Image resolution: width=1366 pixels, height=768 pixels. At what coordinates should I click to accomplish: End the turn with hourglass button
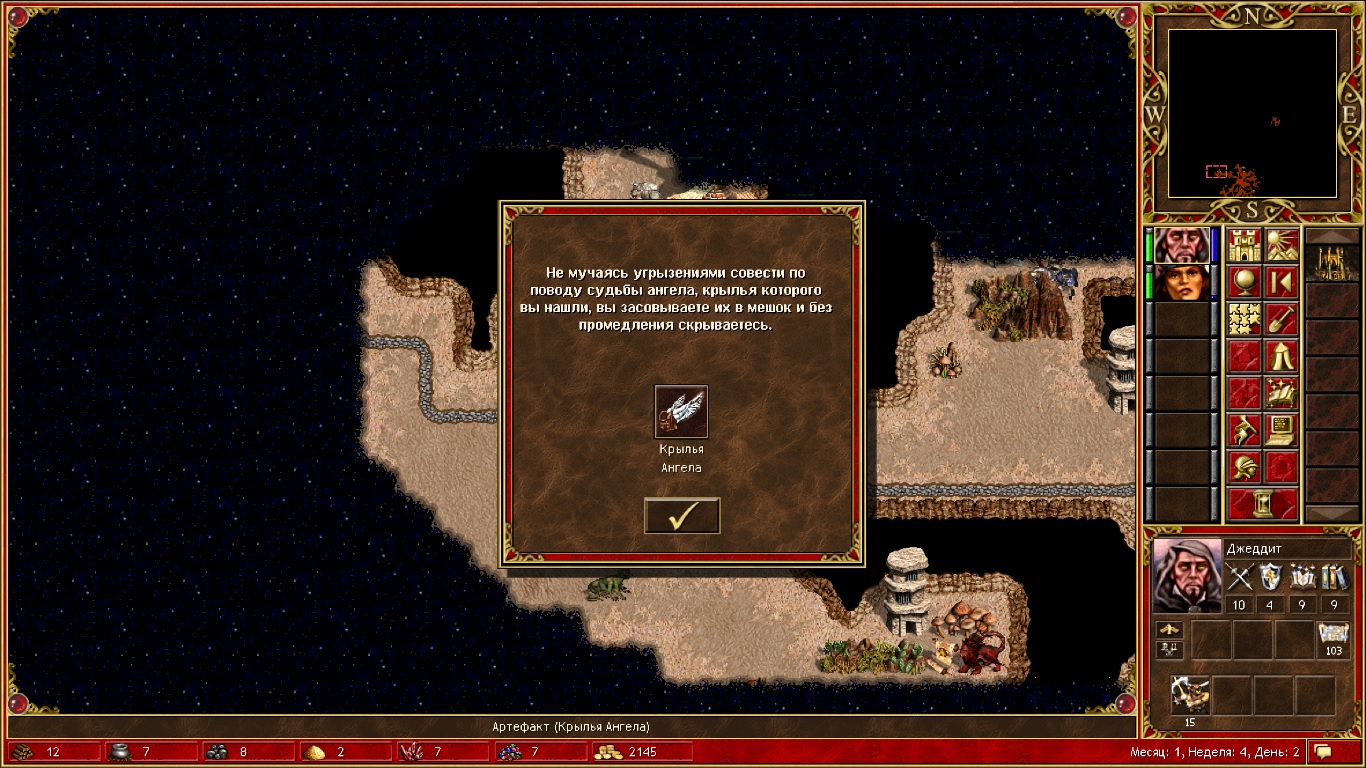point(1263,504)
